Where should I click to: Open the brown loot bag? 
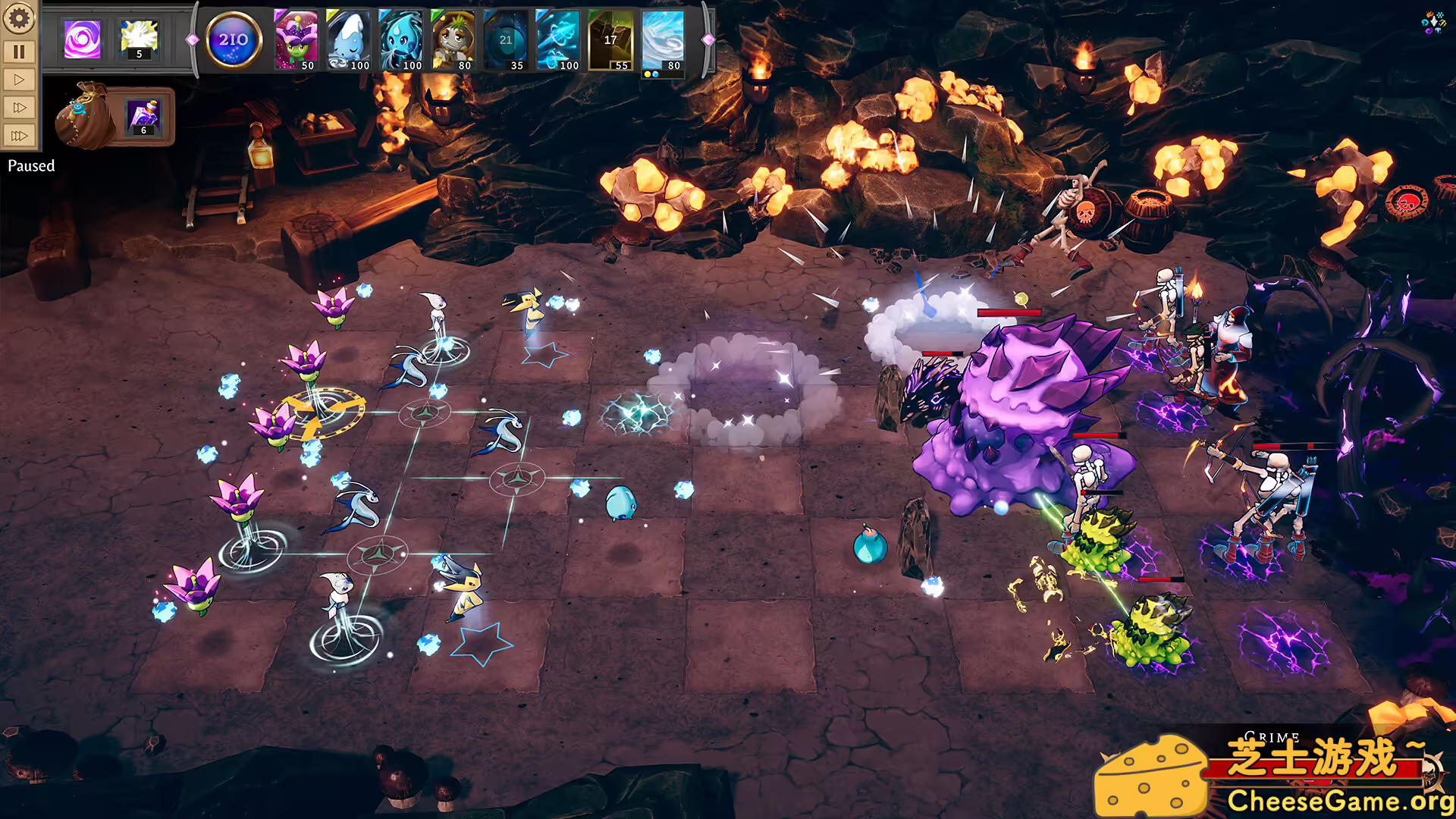pyautogui.click(x=82, y=118)
